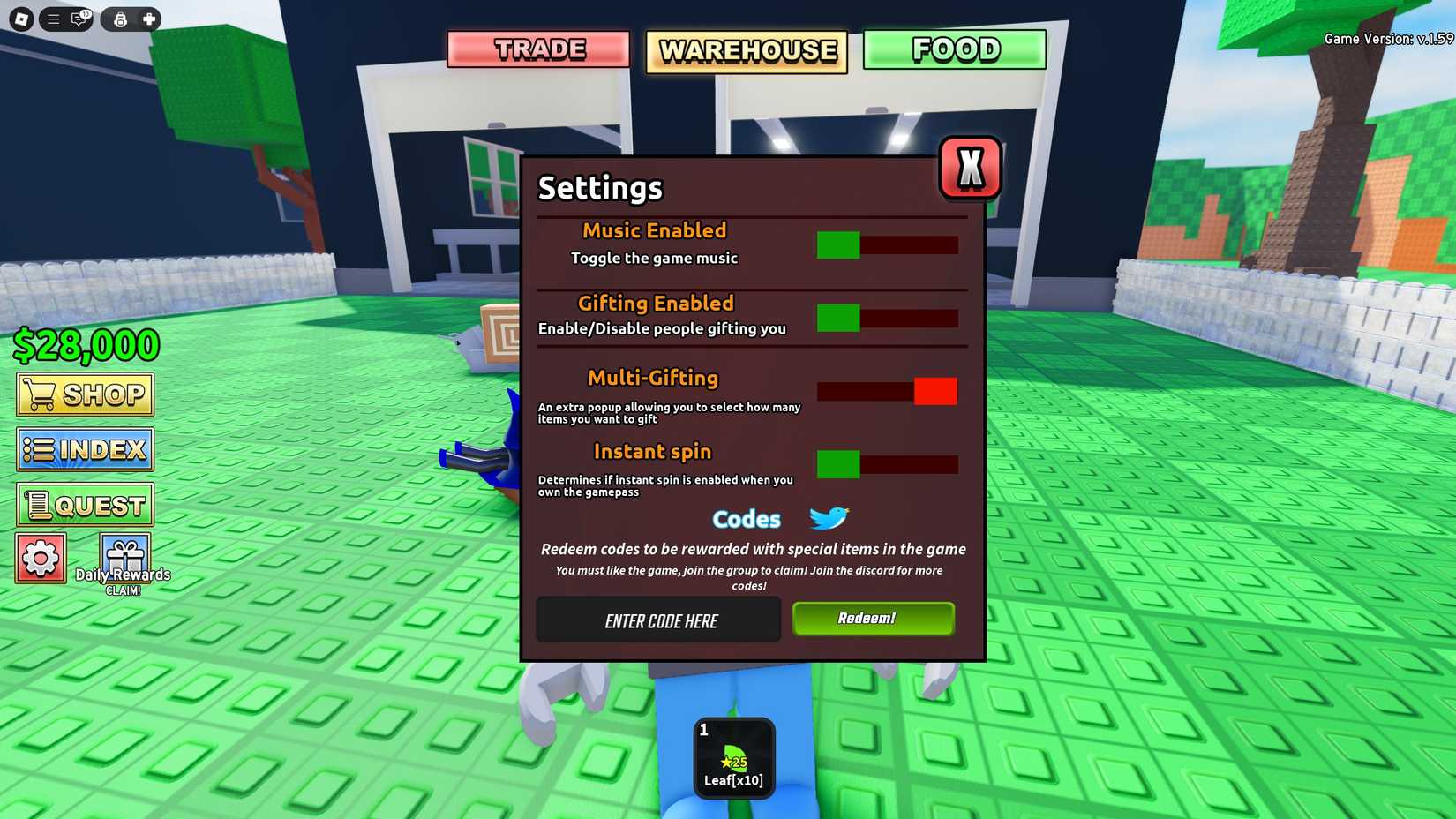
Task: Enable the Multi-Gifting toggle
Action: (887, 391)
